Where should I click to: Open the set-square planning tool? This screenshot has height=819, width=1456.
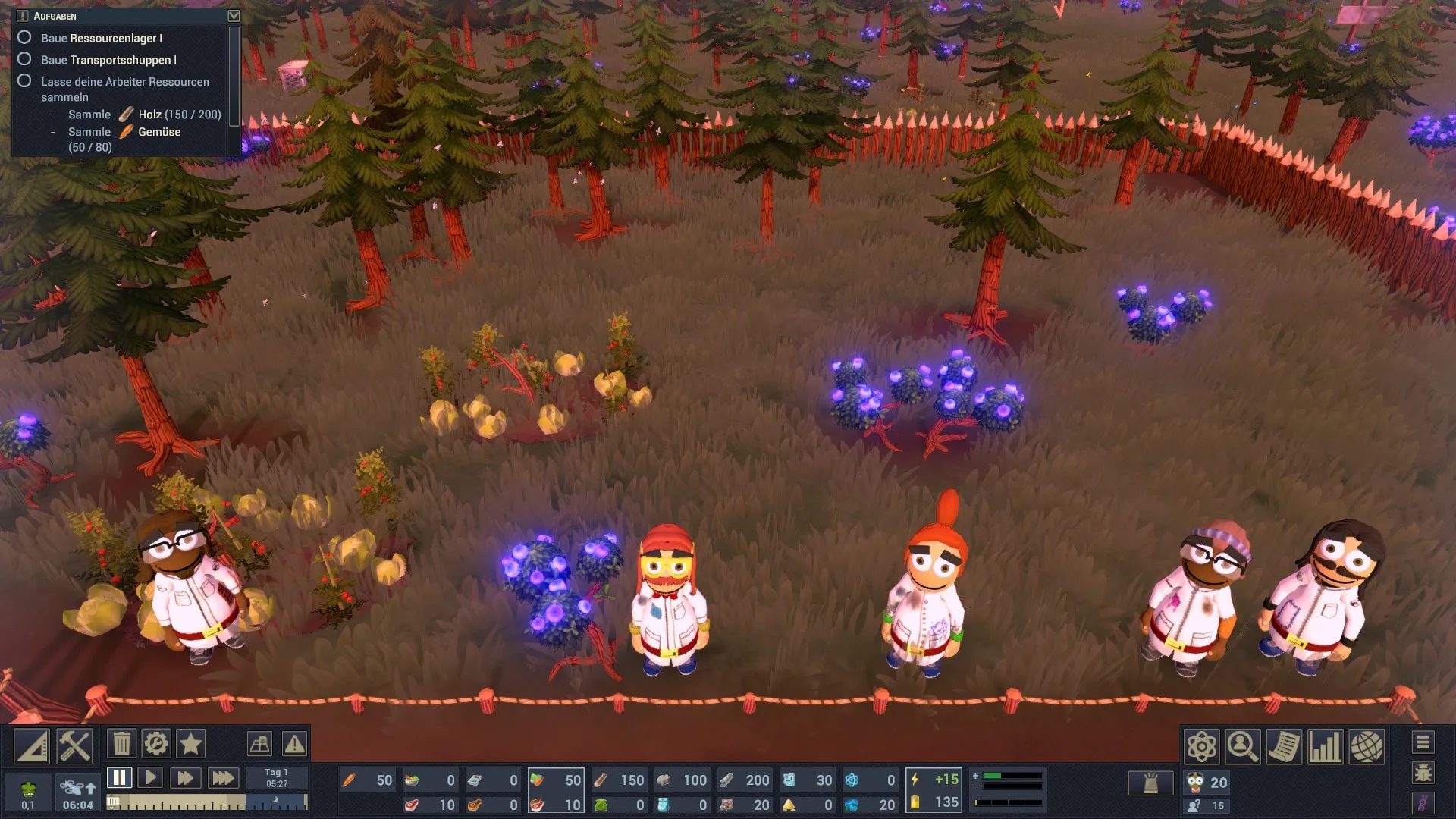(x=33, y=746)
